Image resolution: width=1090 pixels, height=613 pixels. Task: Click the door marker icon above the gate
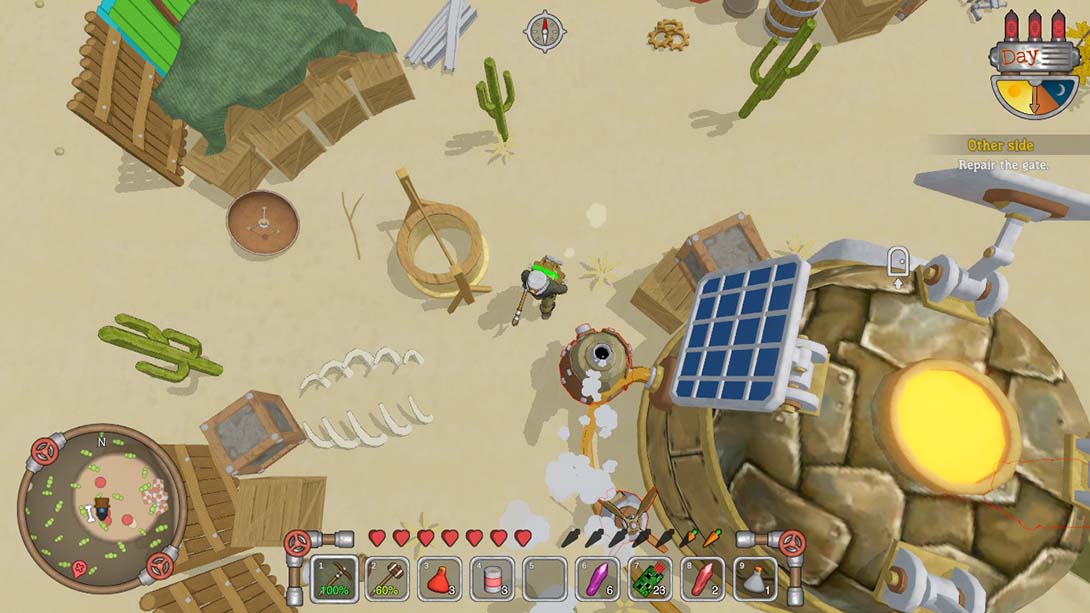coord(897,262)
